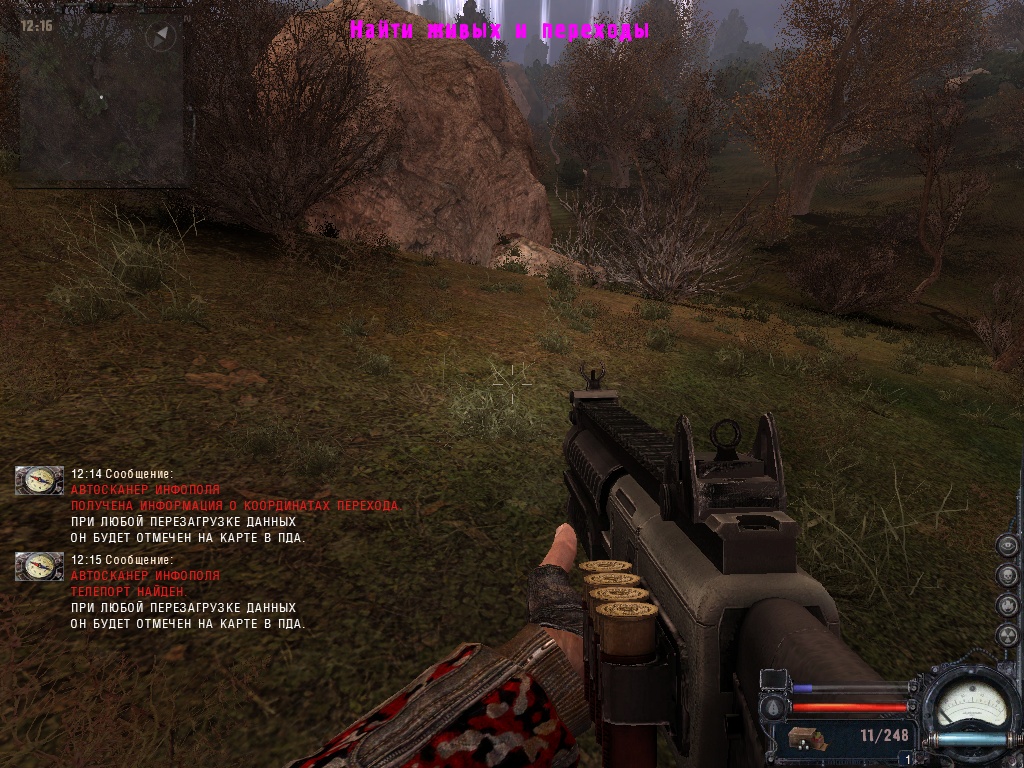Click the compass arrow on the minimap
The height and width of the screenshot is (768, 1024).
click(160, 38)
